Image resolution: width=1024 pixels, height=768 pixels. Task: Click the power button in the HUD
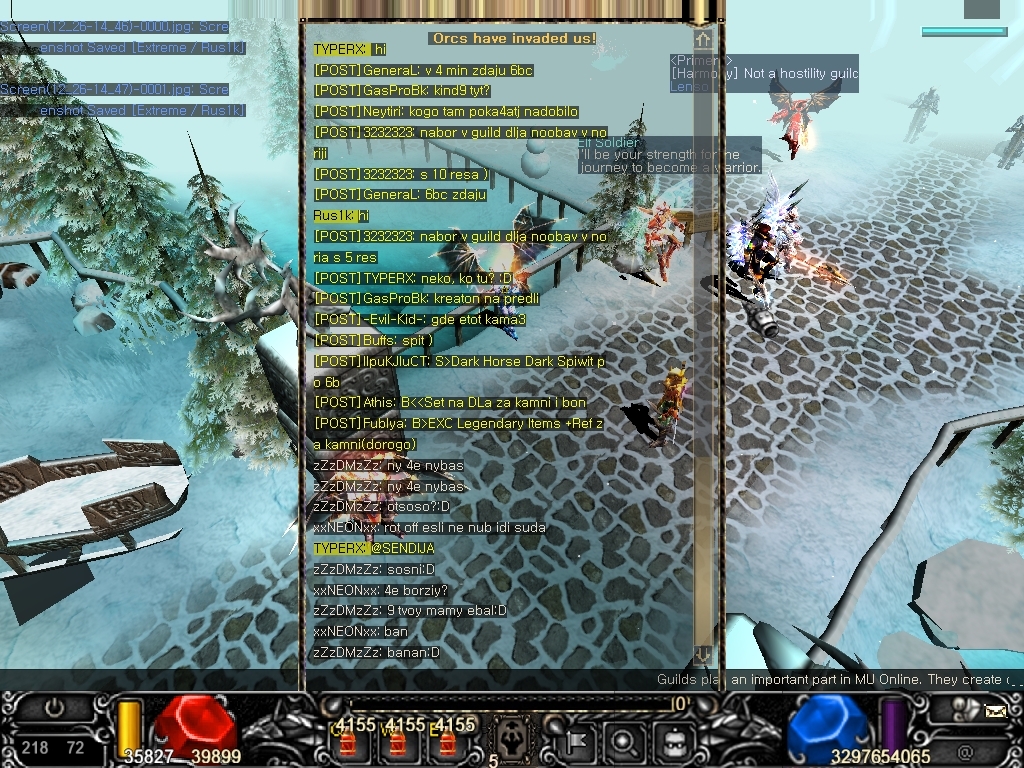tap(54, 708)
